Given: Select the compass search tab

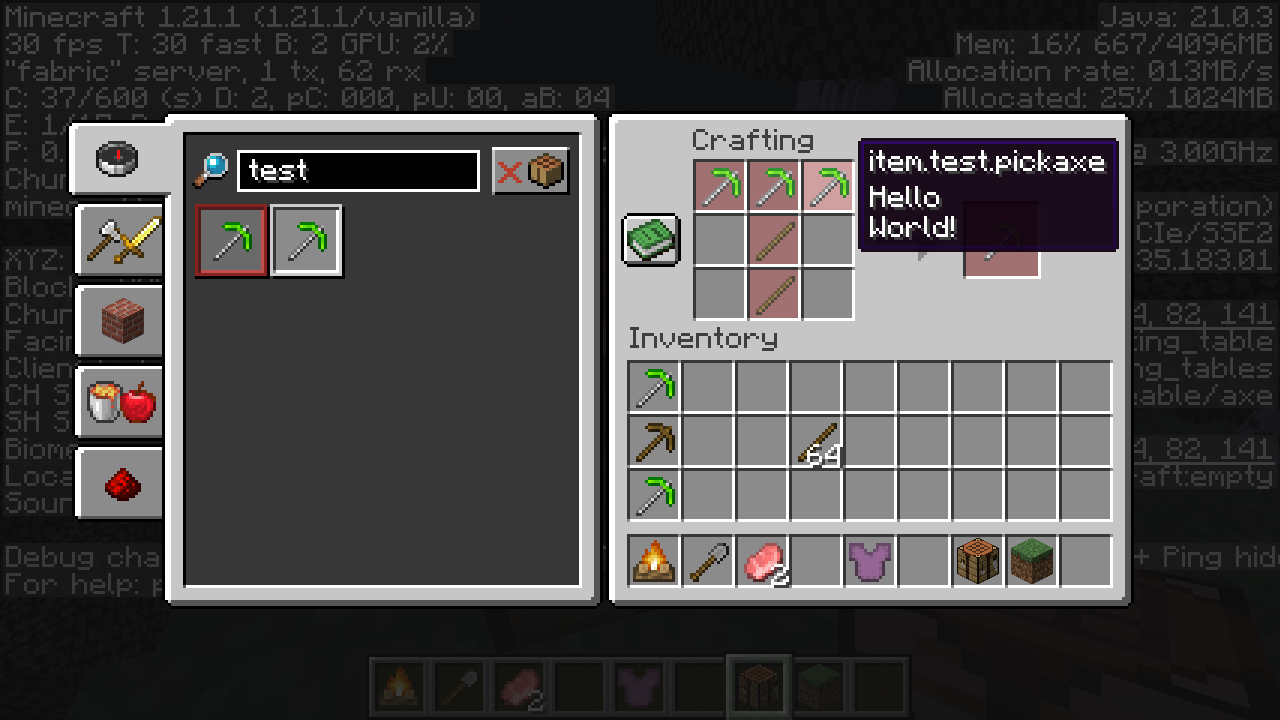Looking at the screenshot, I should point(118,158).
